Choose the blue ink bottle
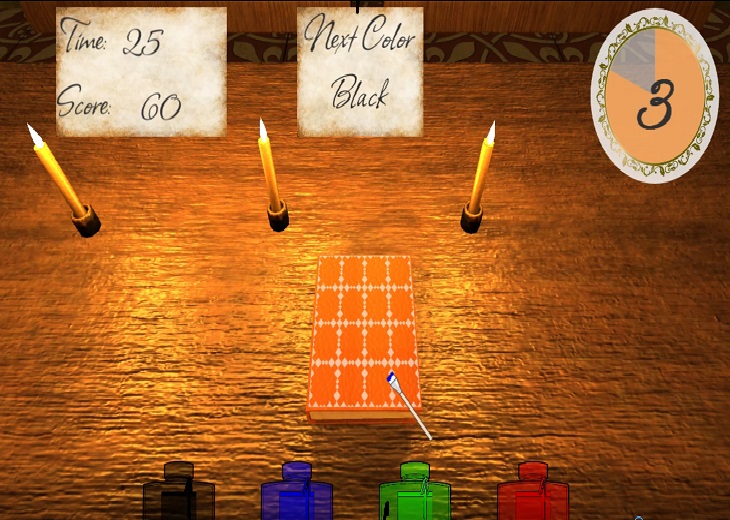This screenshot has height=520, width=730. 297,494
